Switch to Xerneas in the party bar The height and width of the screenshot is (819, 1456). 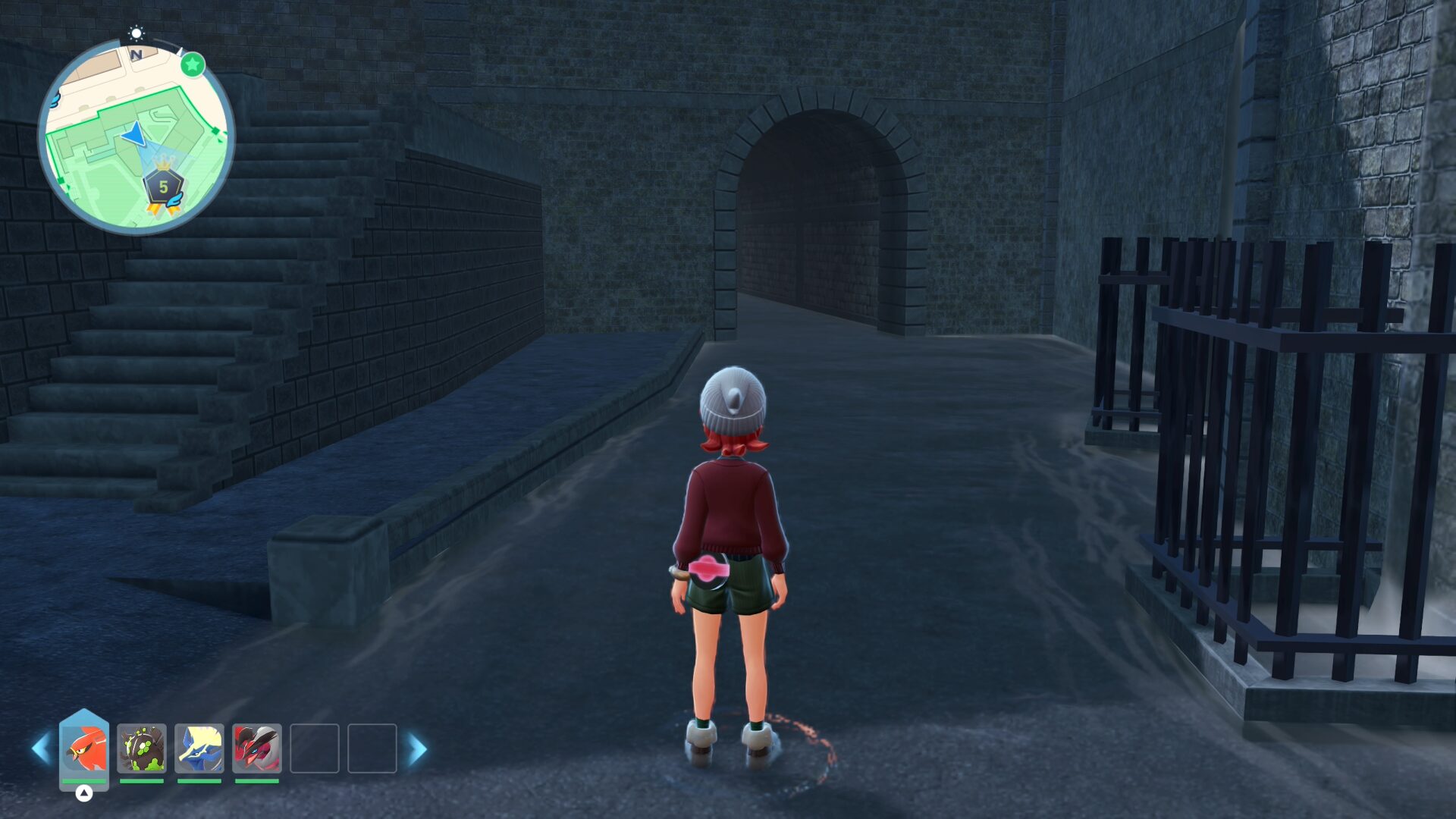point(199,748)
